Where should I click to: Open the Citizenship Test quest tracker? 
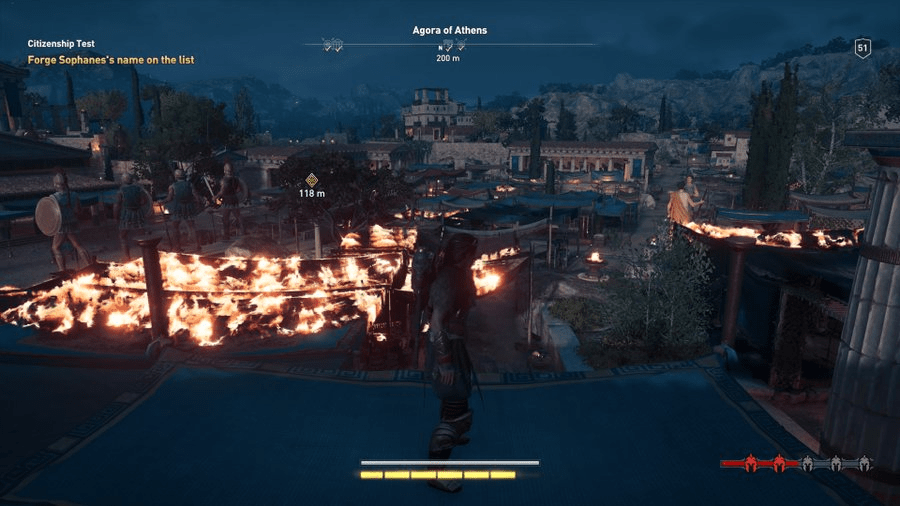click(60, 44)
